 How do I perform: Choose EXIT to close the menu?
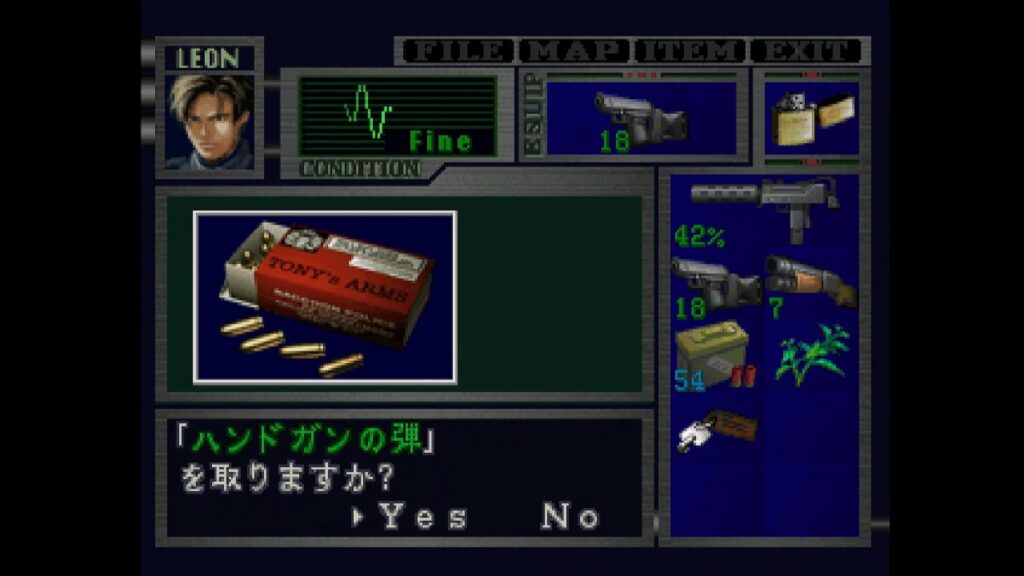pos(806,51)
